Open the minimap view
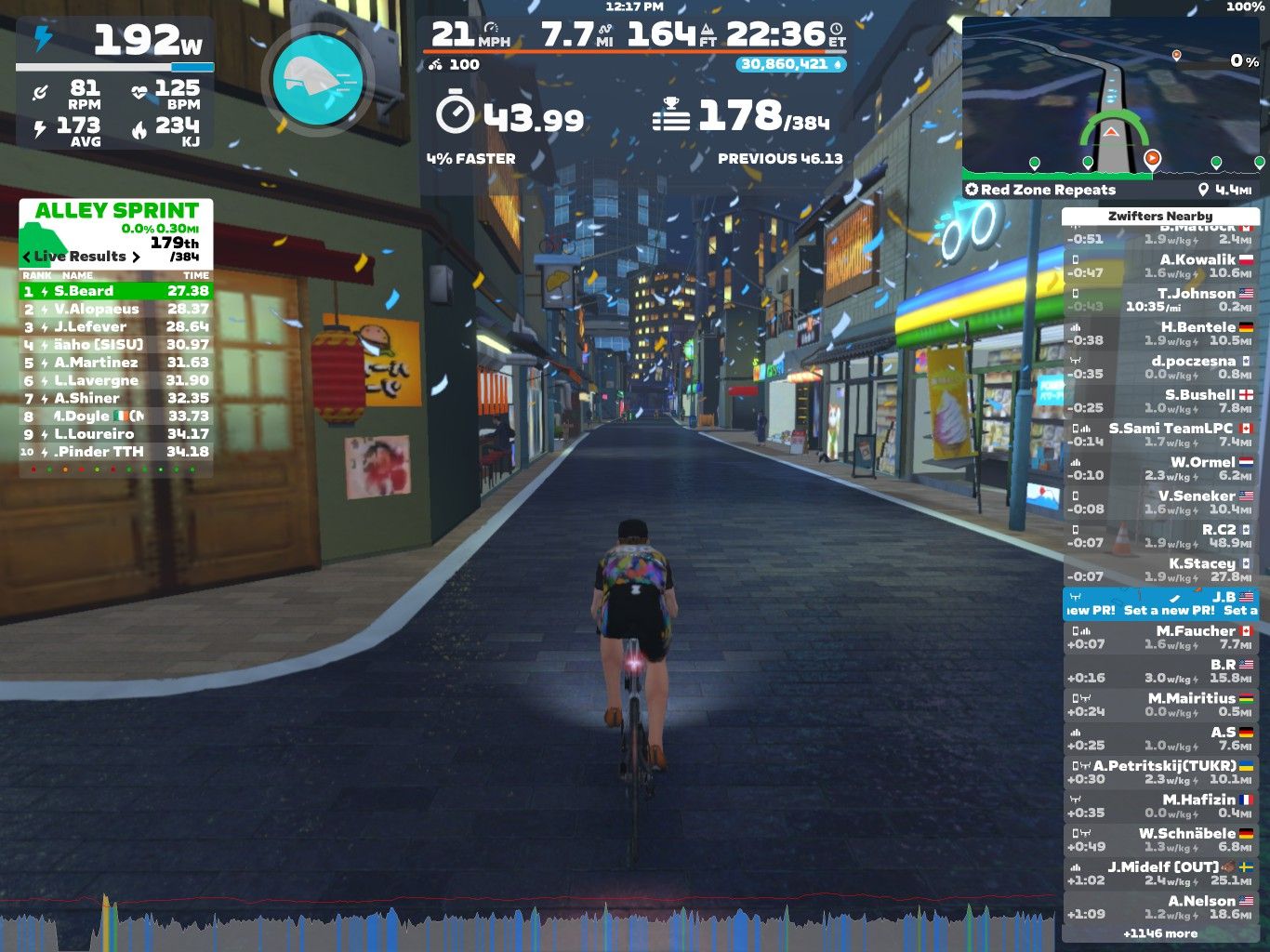The height and width of the screenshot is (952, 1270). [1113, 96]
